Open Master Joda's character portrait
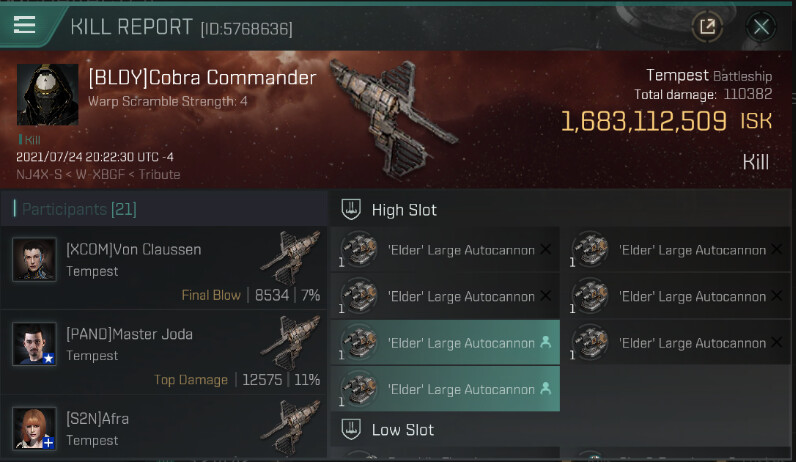The image size is (796, 462). [34, 344]
